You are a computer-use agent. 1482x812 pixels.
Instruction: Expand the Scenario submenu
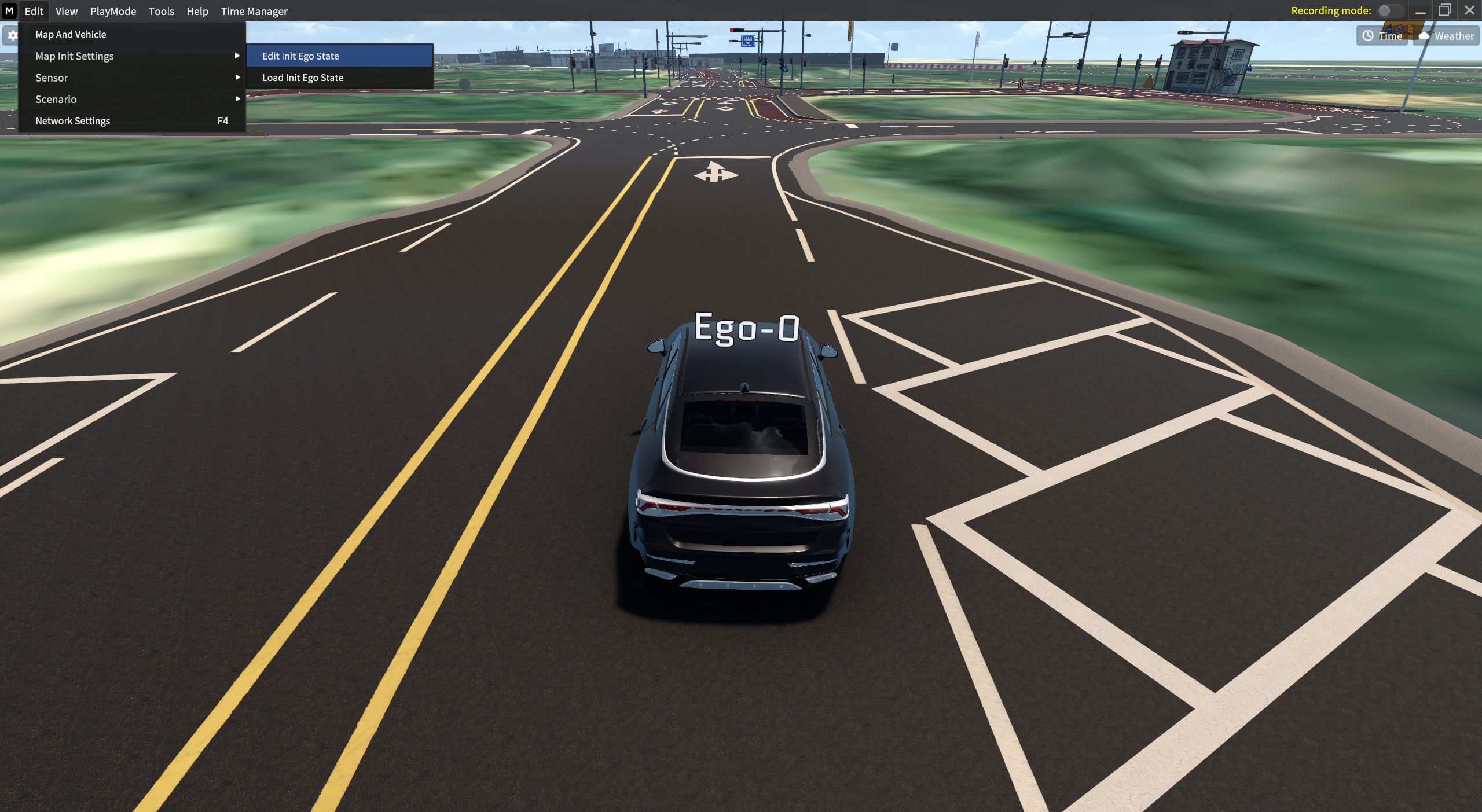(56, 99)
